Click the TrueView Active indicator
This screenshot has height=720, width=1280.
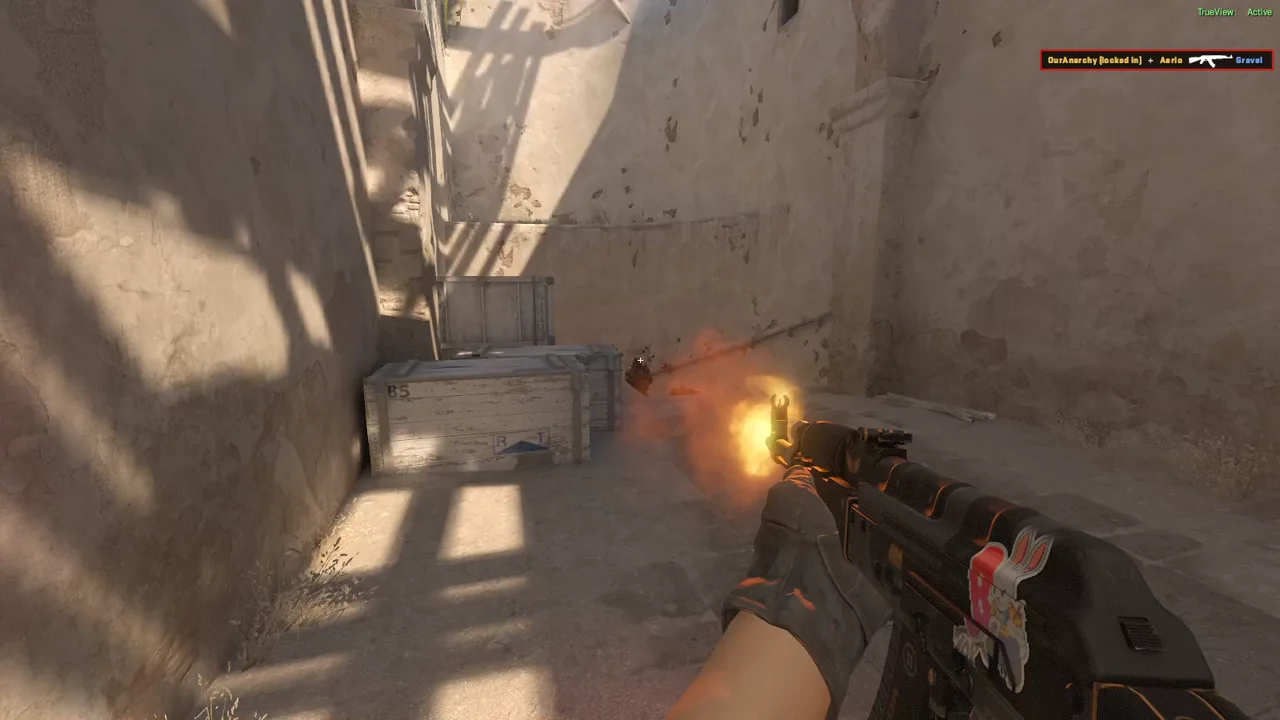coord(1234,12)
